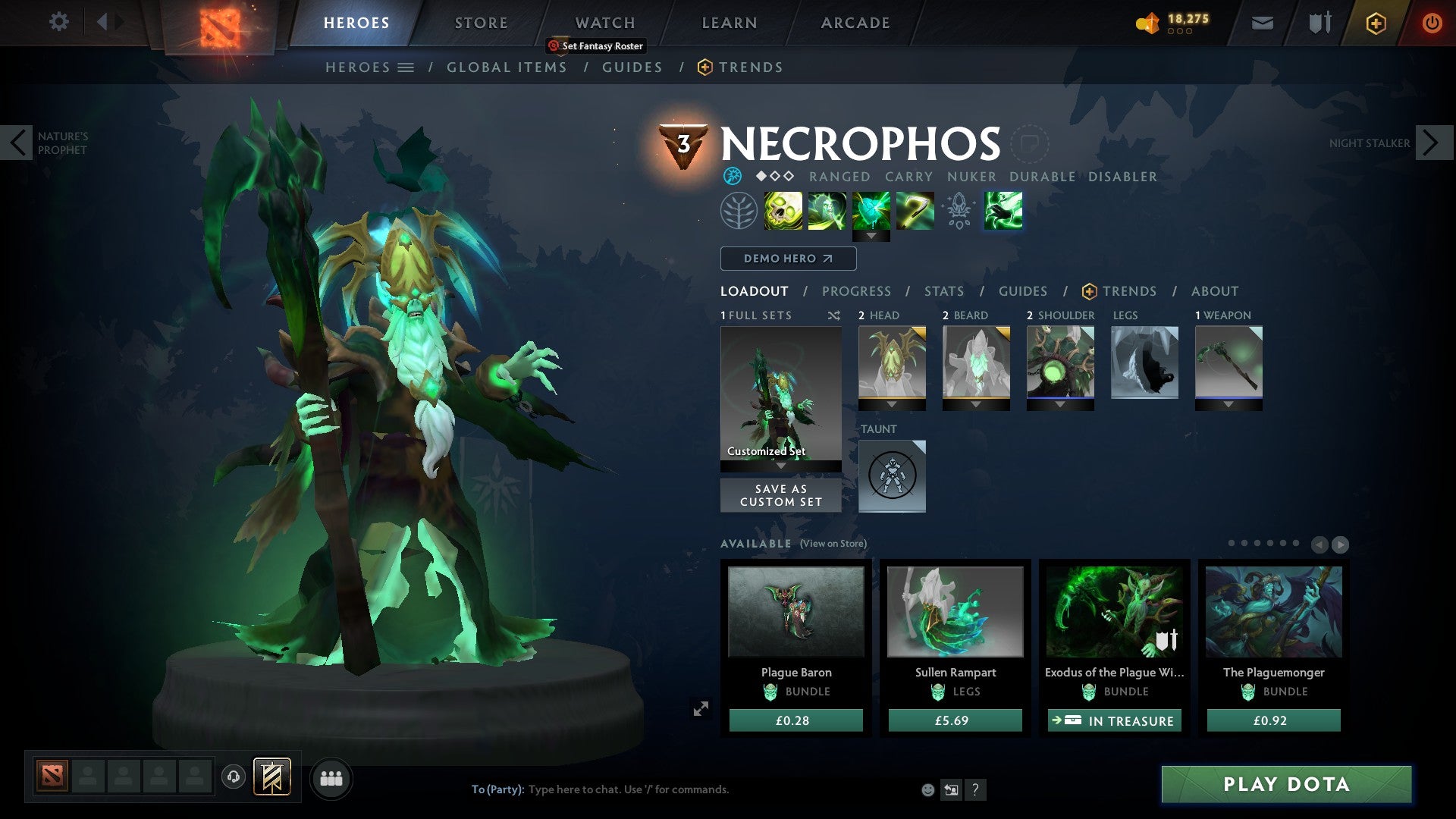The height and width of the screenshot is (819, 1456).
Task: Open the Heroes hamburger menu
Action: tap(407, 67)
